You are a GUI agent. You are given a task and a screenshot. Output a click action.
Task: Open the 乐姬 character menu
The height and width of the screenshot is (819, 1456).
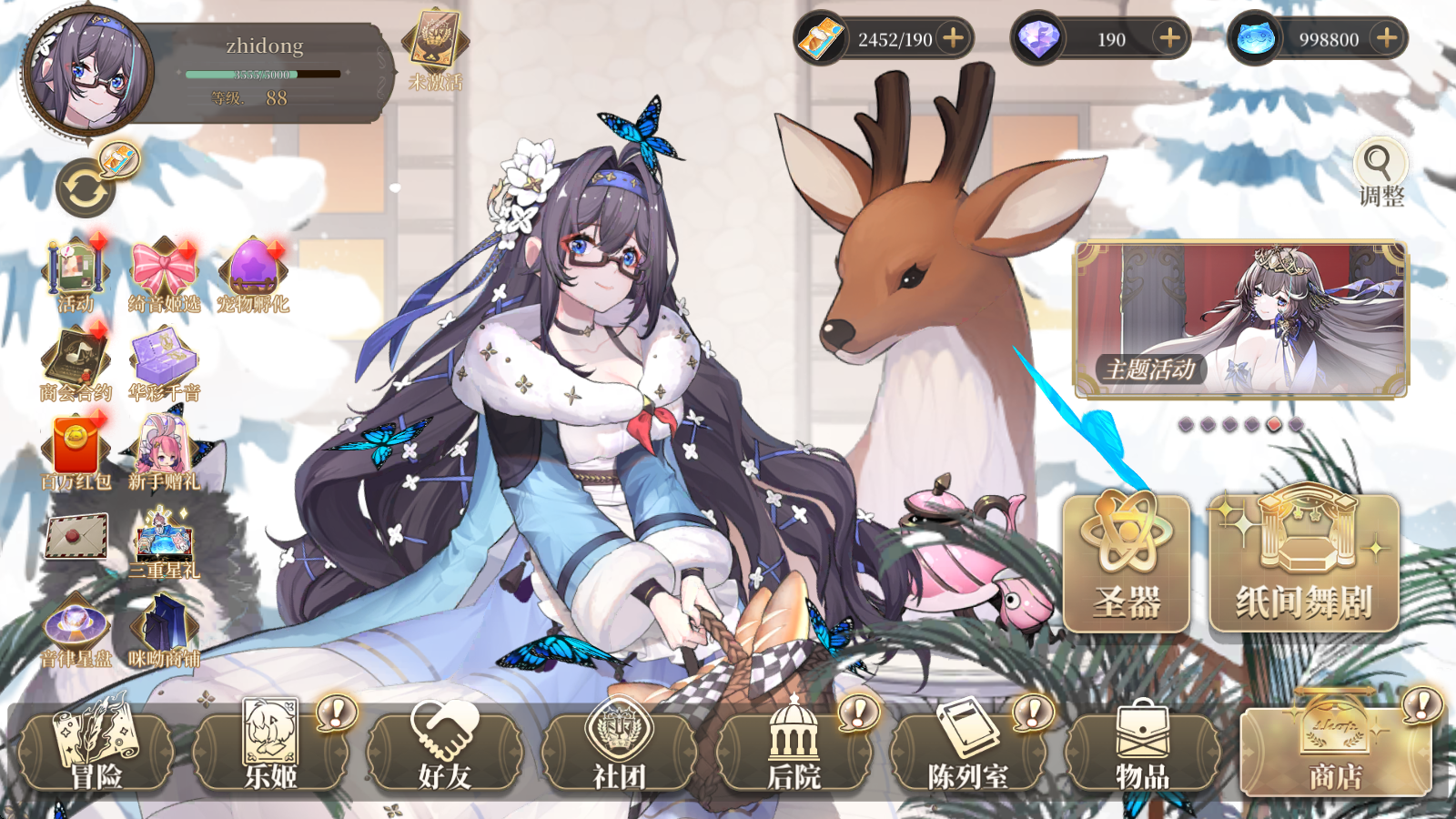[270, 751]
